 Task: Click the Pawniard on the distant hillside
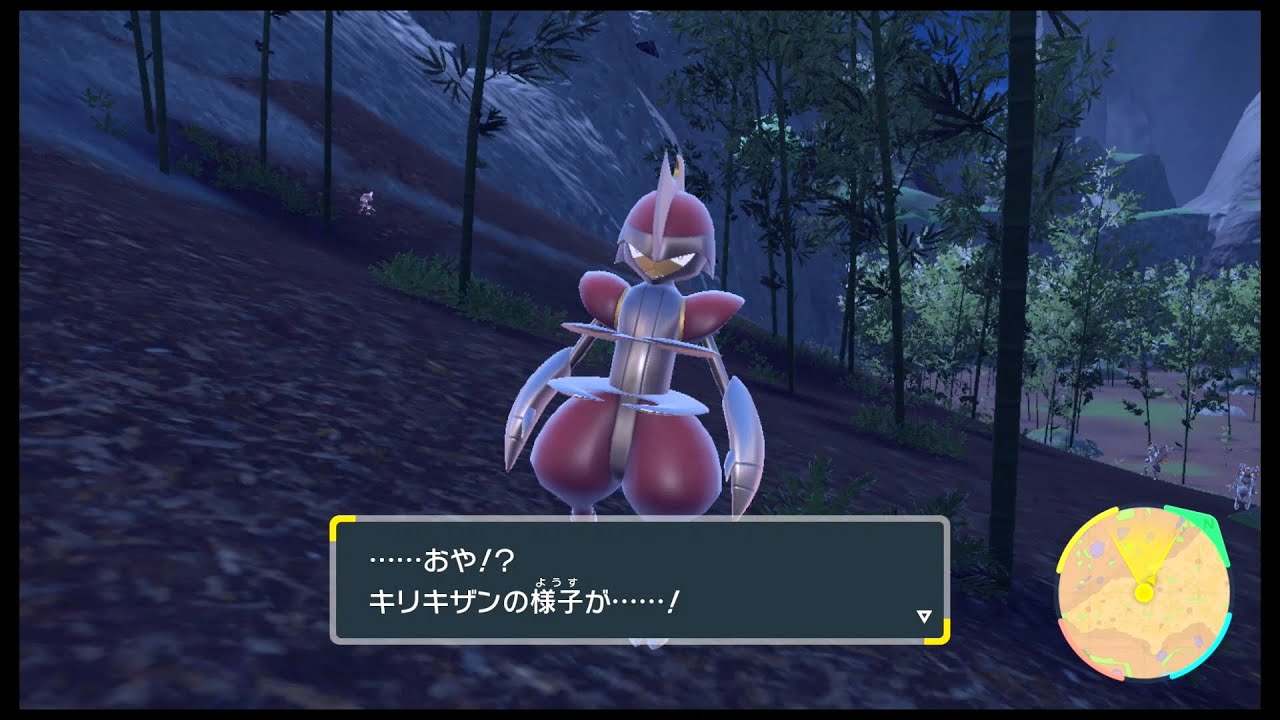click(x=367, y=200)
